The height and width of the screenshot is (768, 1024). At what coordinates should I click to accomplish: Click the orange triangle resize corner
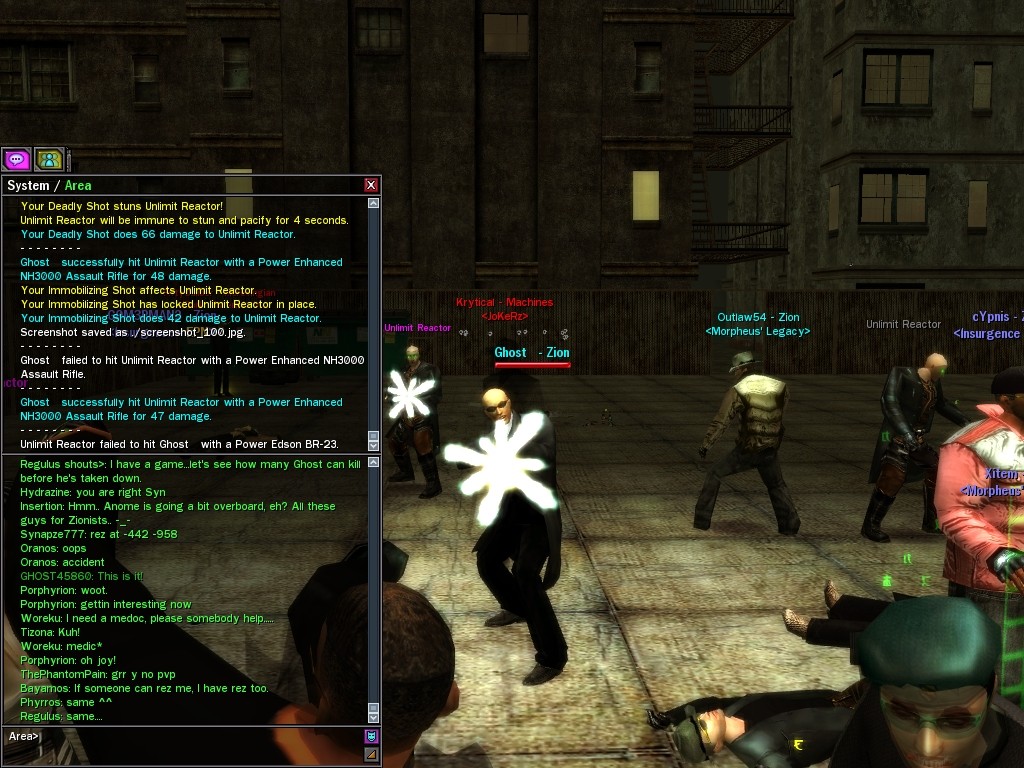[371, 755]
